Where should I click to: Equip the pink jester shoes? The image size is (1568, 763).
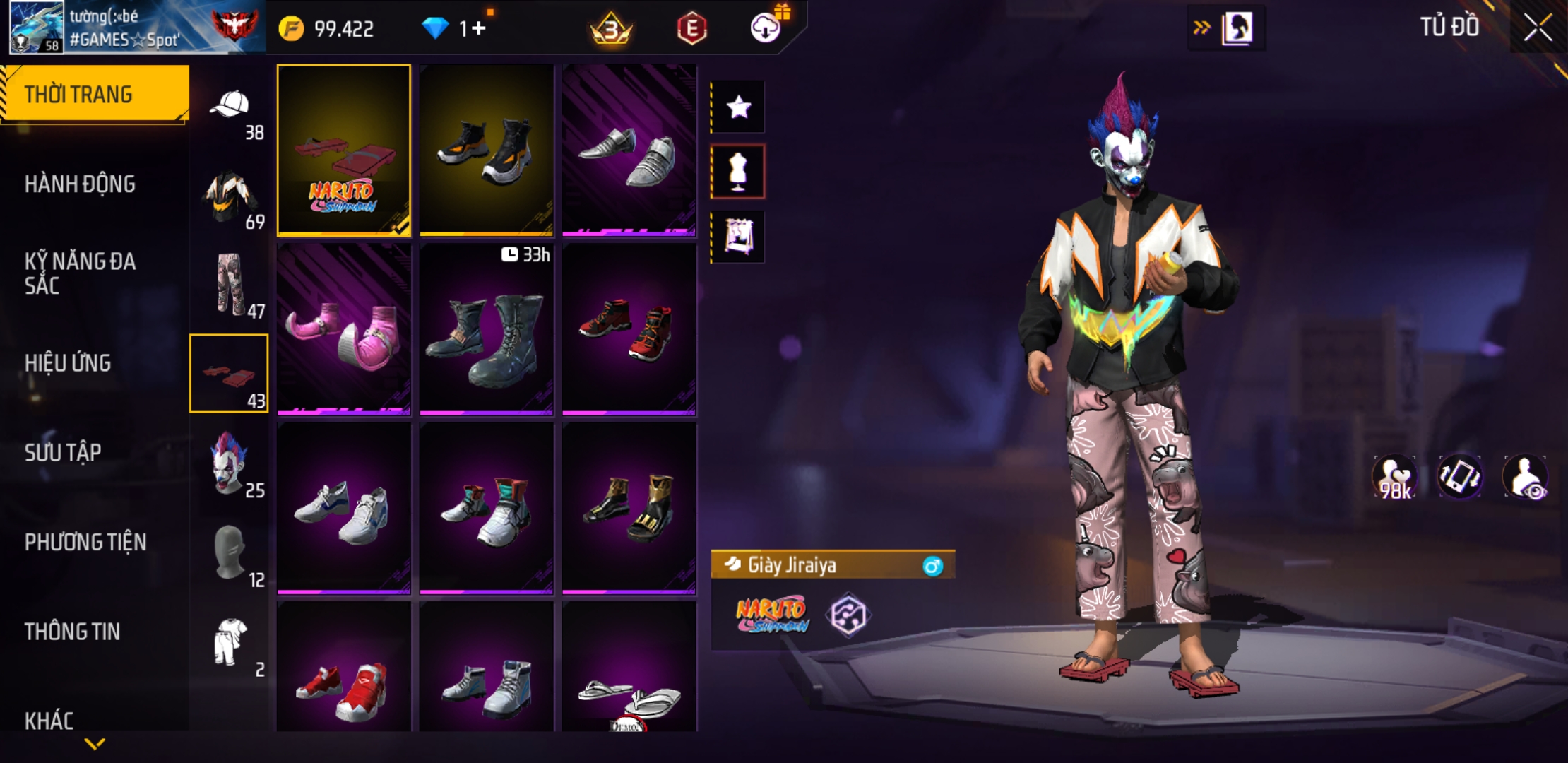(x=344, y=329)
